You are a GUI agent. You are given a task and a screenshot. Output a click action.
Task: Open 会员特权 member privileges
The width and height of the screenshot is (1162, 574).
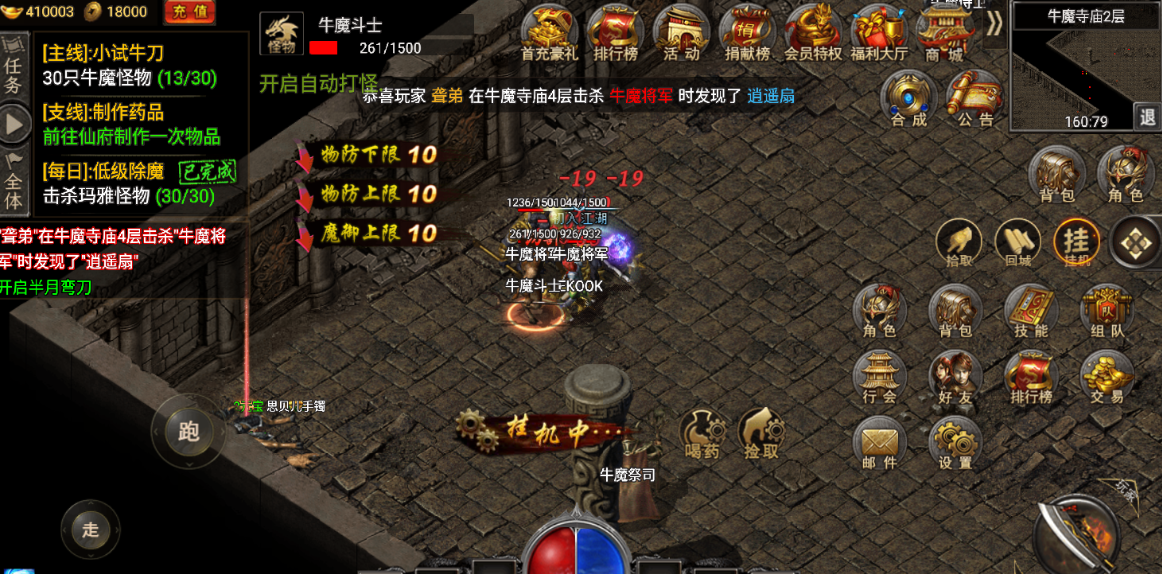tap(812, 32)
